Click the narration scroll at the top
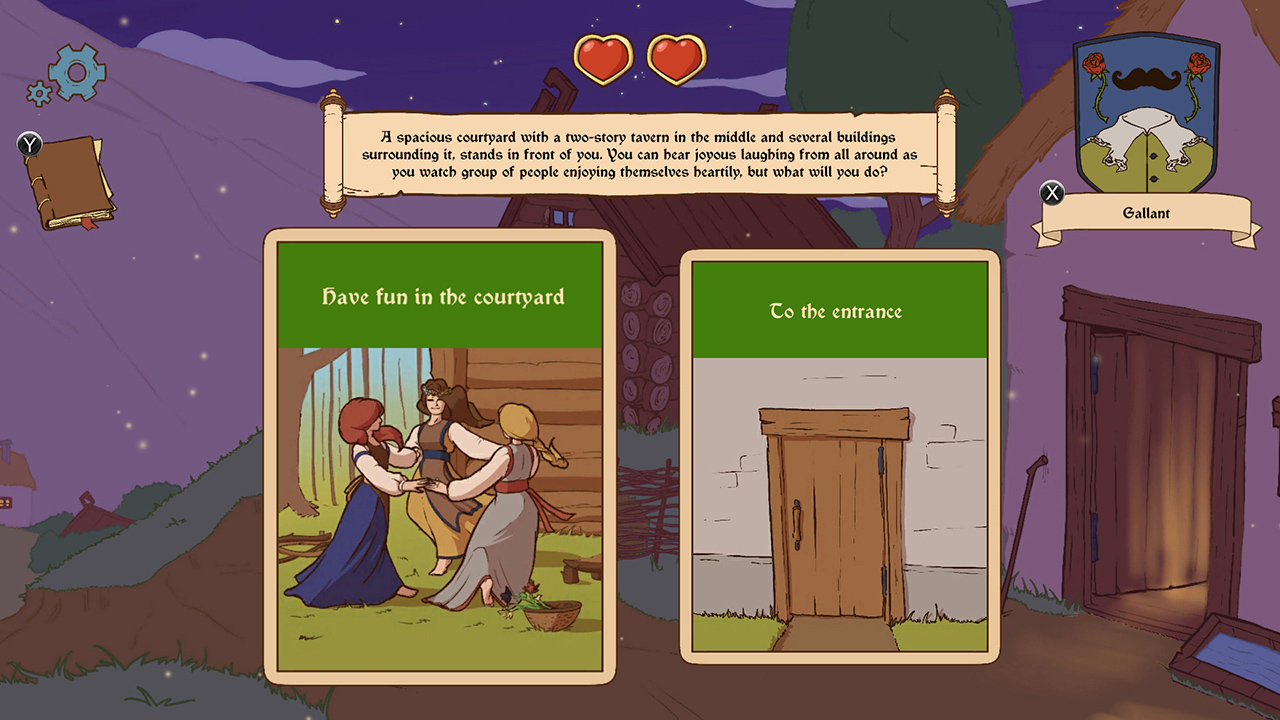Viewport: 1280px width, 720px height. coord(637,153)
